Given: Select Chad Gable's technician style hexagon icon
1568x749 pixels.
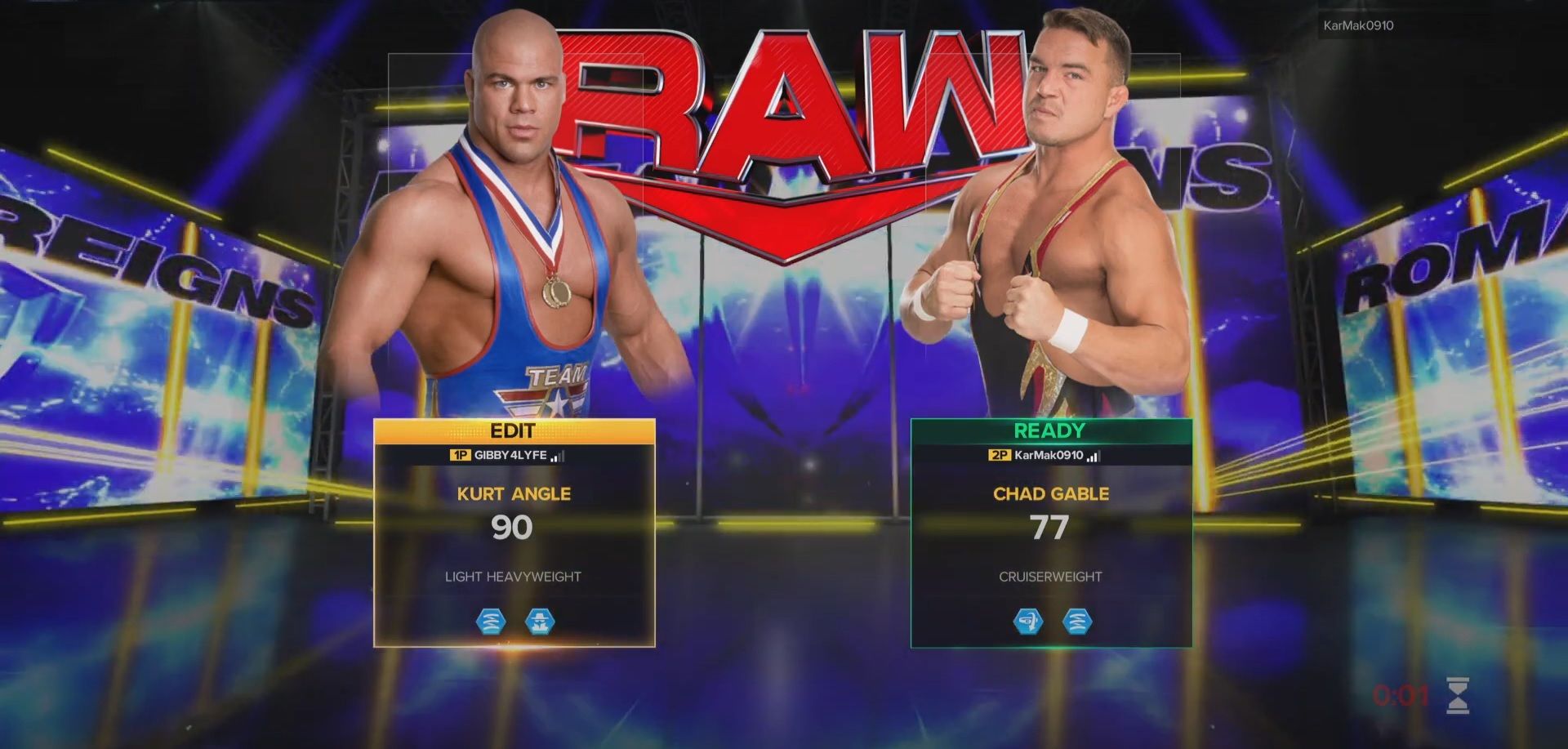Looking at the screenshot, I should point(1076,622).
